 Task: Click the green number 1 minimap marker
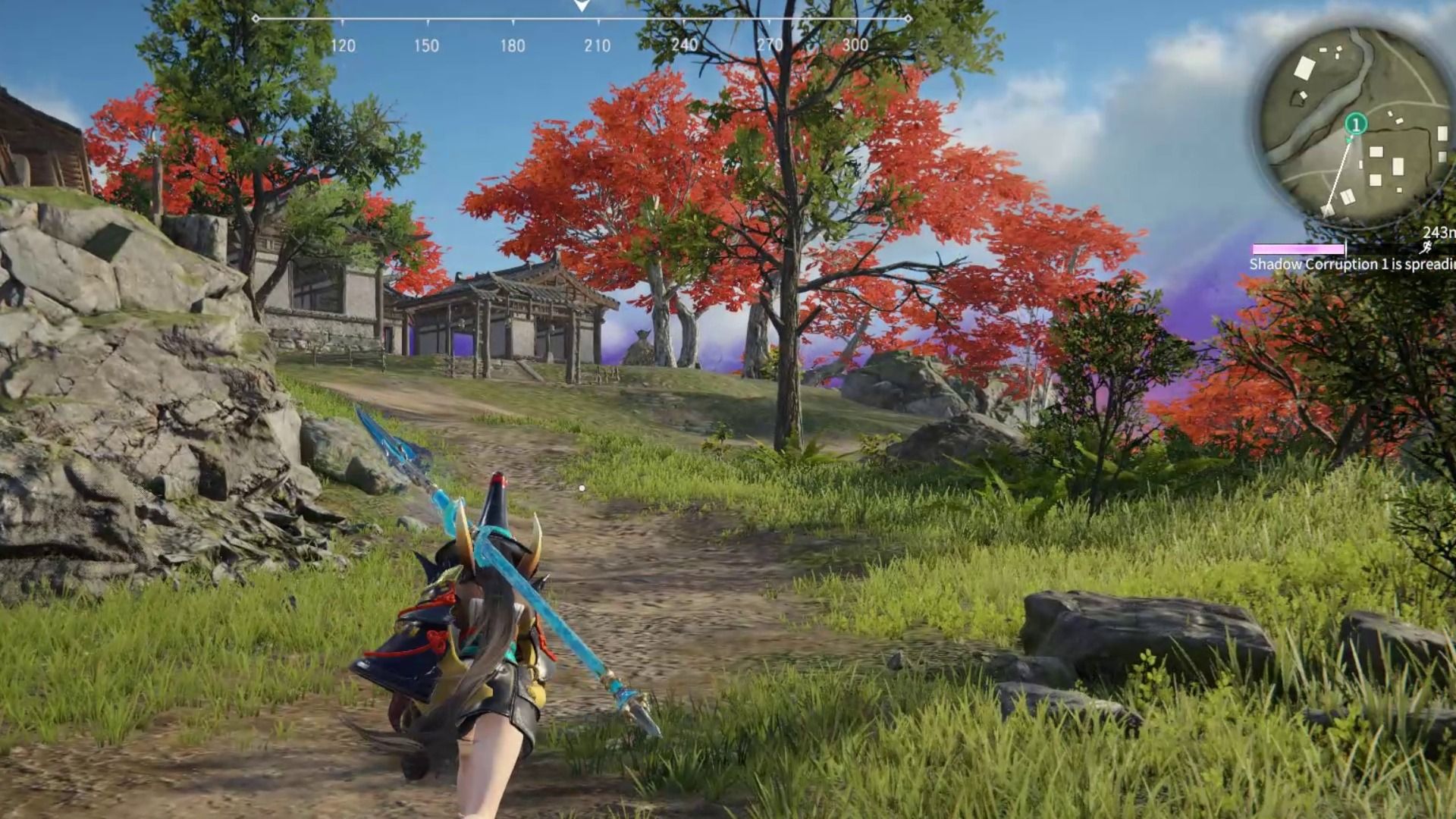[1356, 124]
